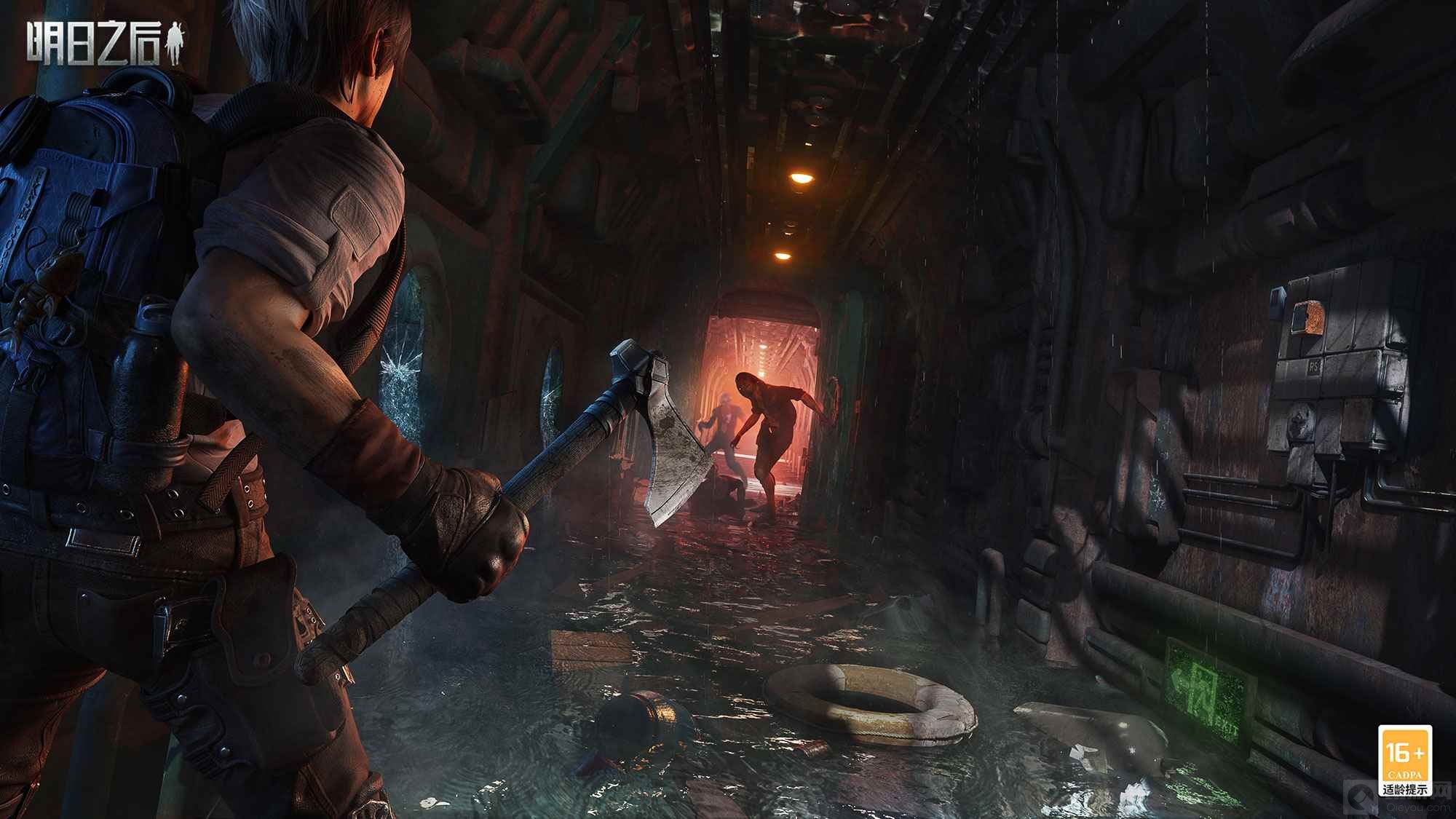This screenshot has height=819, width=1456.
Task: Open the 16+ CADPA age rating notice
Action: click(1405, 760)
